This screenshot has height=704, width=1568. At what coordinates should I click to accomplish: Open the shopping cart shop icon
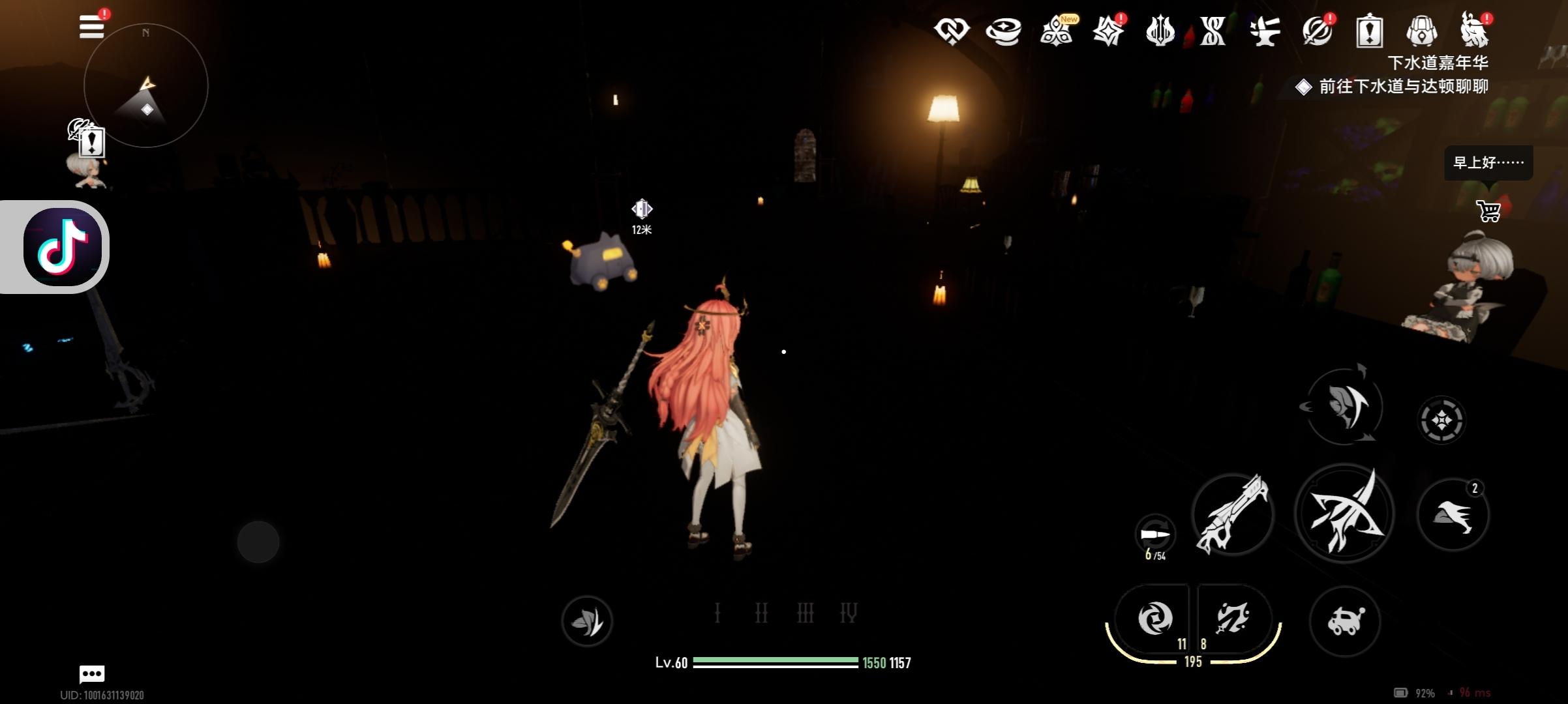pos(1488,211)
